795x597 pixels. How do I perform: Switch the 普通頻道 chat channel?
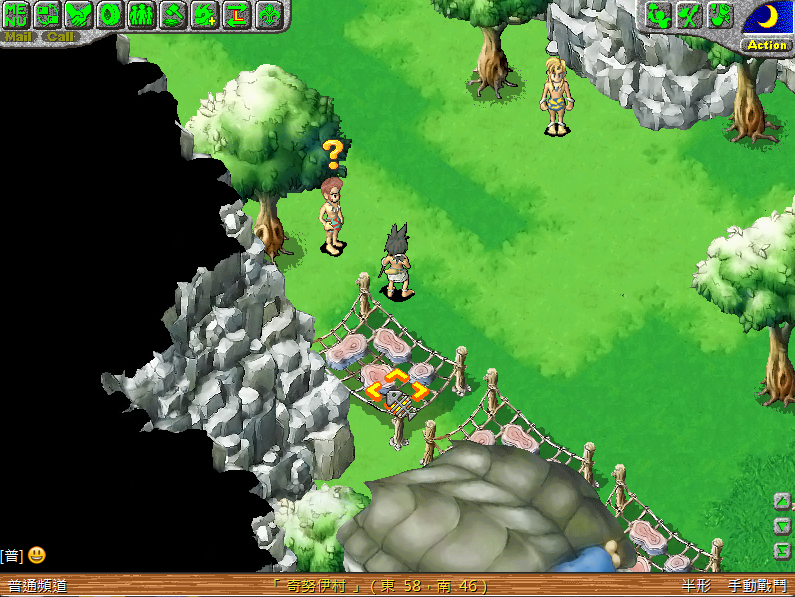coord(37,586)
